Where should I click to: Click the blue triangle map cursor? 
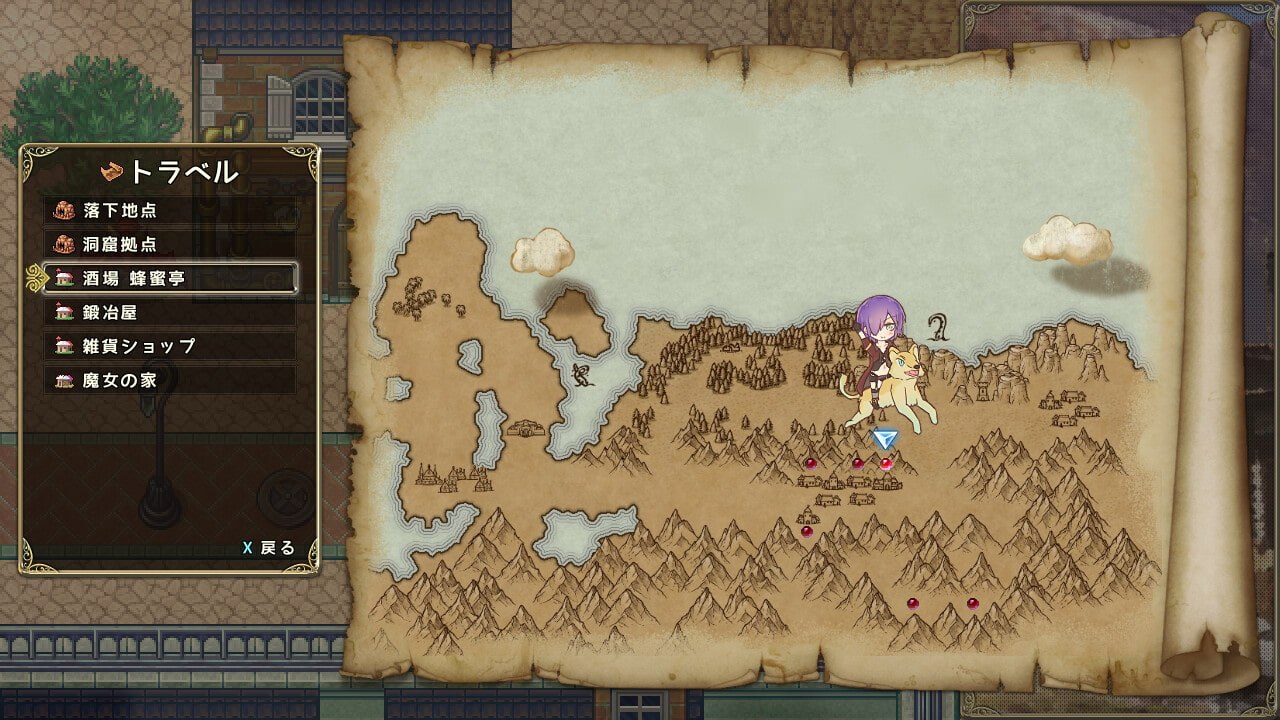[x=884, y=438]
